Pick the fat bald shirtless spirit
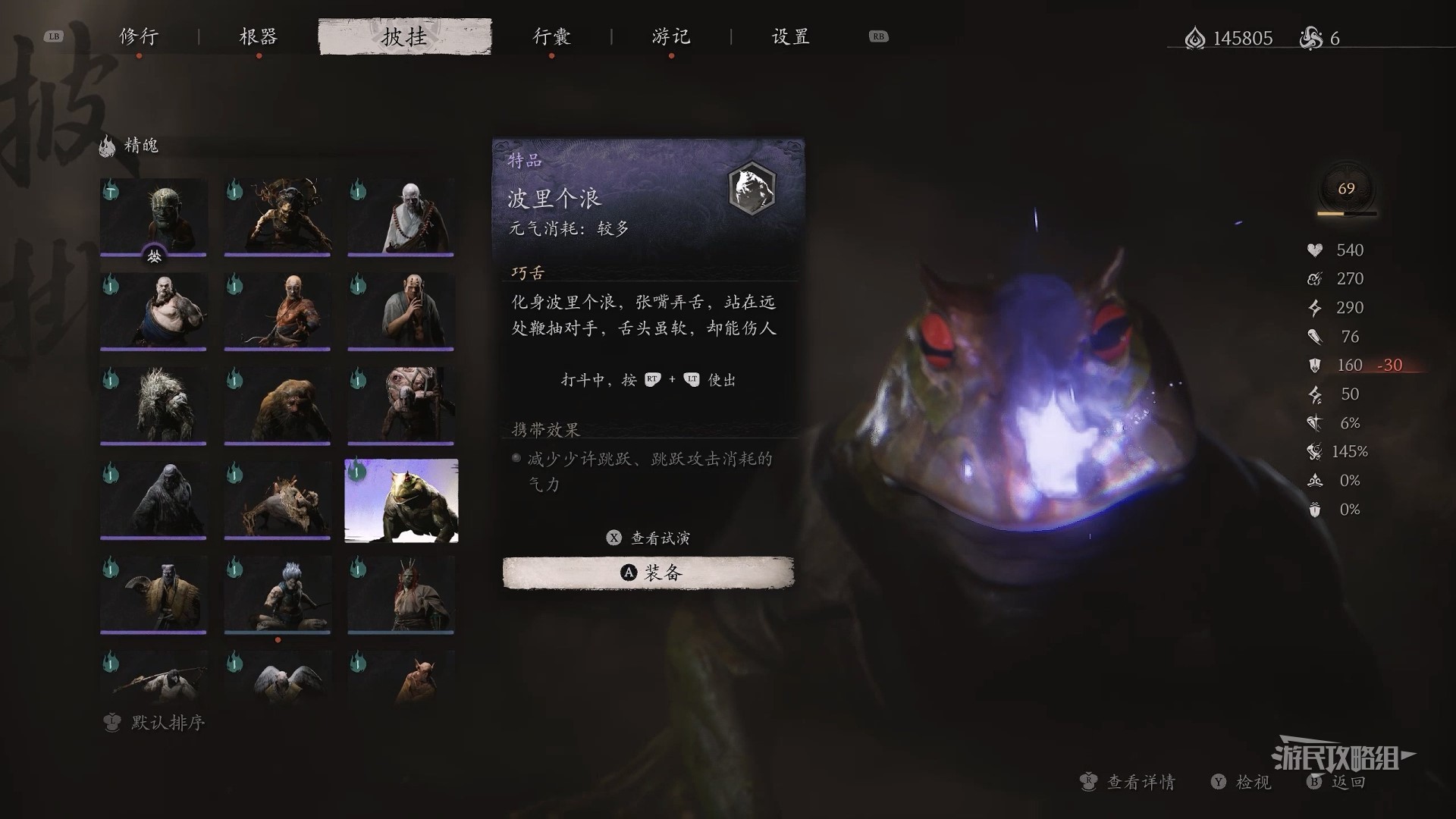This screenshot has height=819, width=1456. click(x=153, y=311)
